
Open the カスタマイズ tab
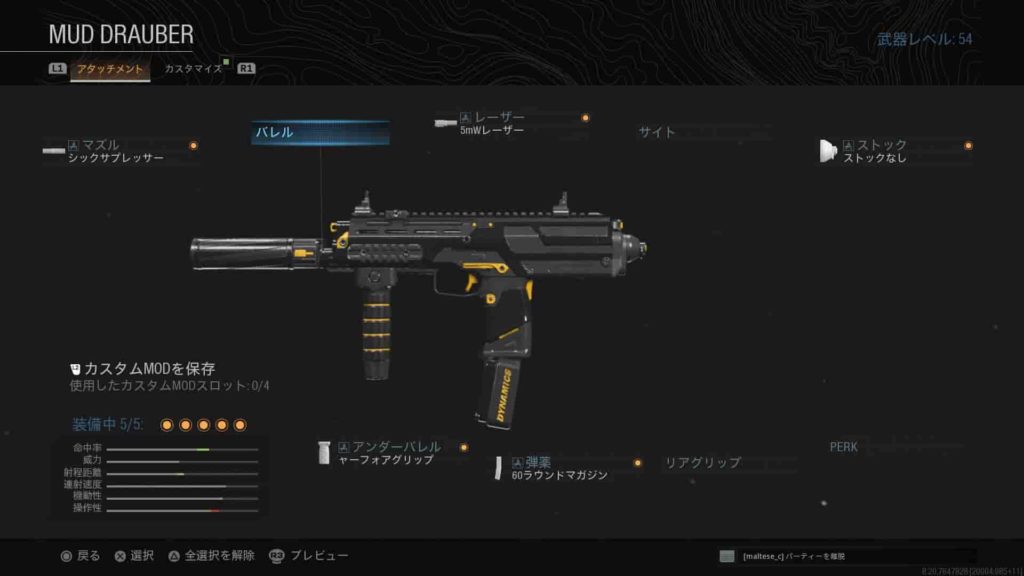[x=193, y=69]
